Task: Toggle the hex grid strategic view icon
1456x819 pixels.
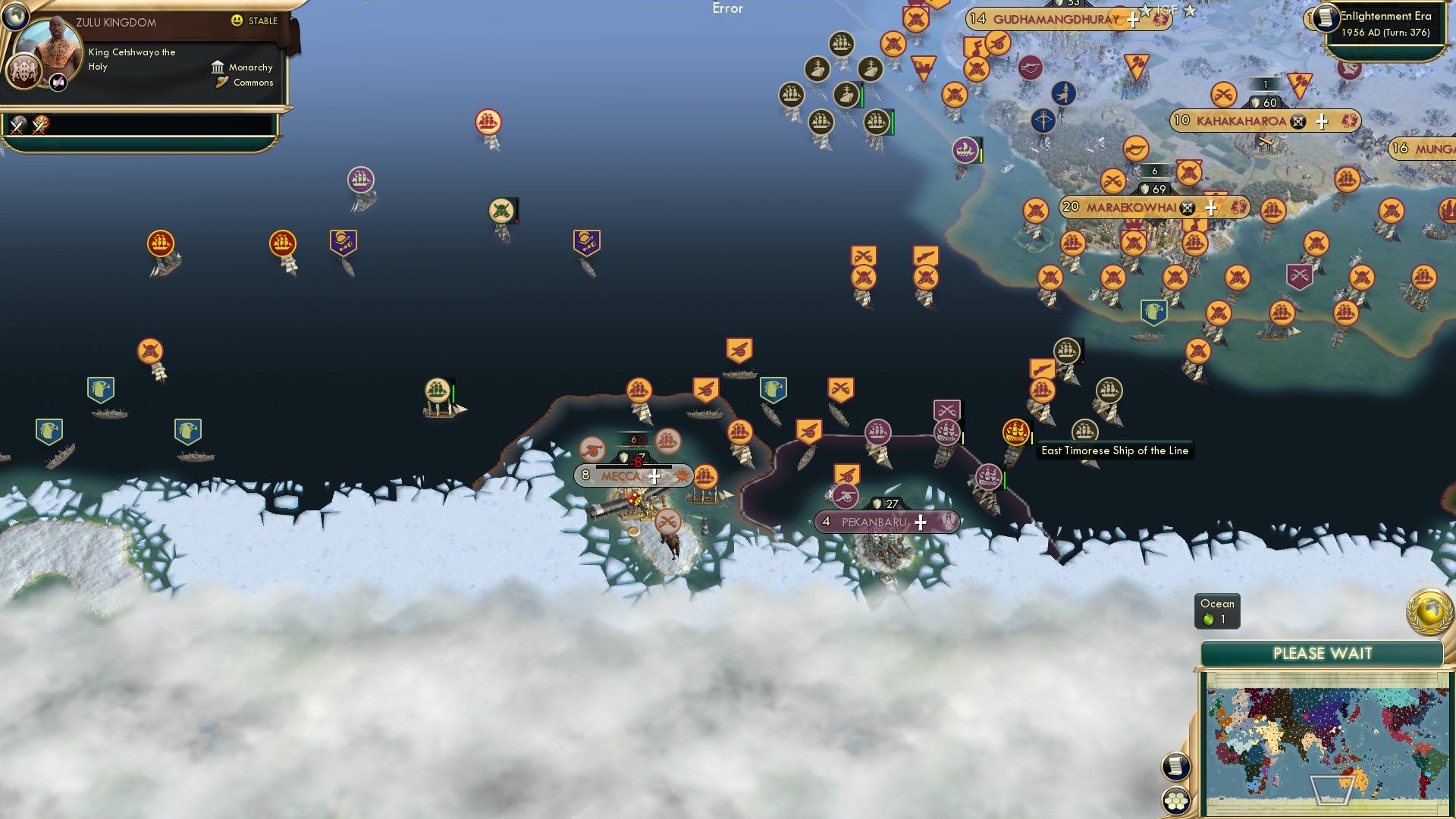Action: pos(1175,800)
